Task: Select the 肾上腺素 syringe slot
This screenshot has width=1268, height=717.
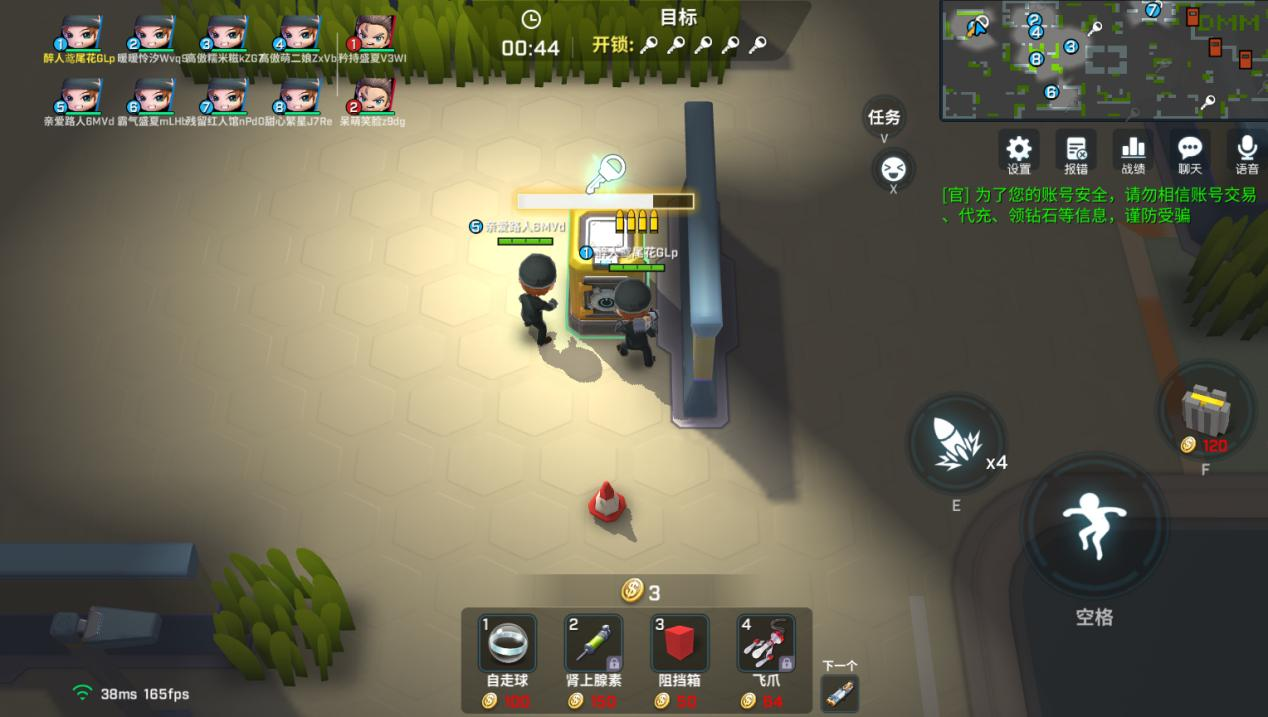Action: pos(593,643)
